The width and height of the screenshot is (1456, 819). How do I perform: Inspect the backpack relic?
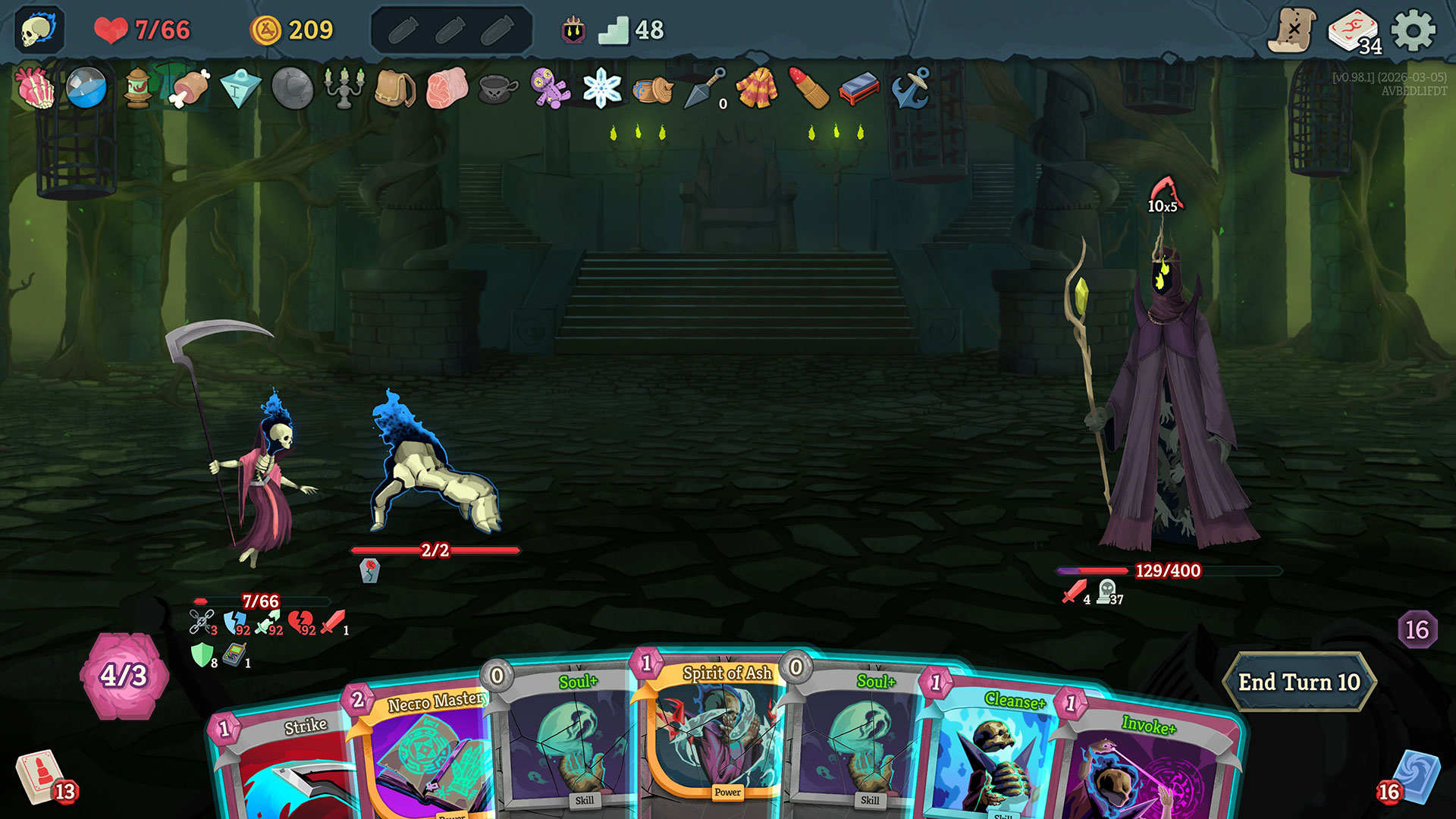395,88
